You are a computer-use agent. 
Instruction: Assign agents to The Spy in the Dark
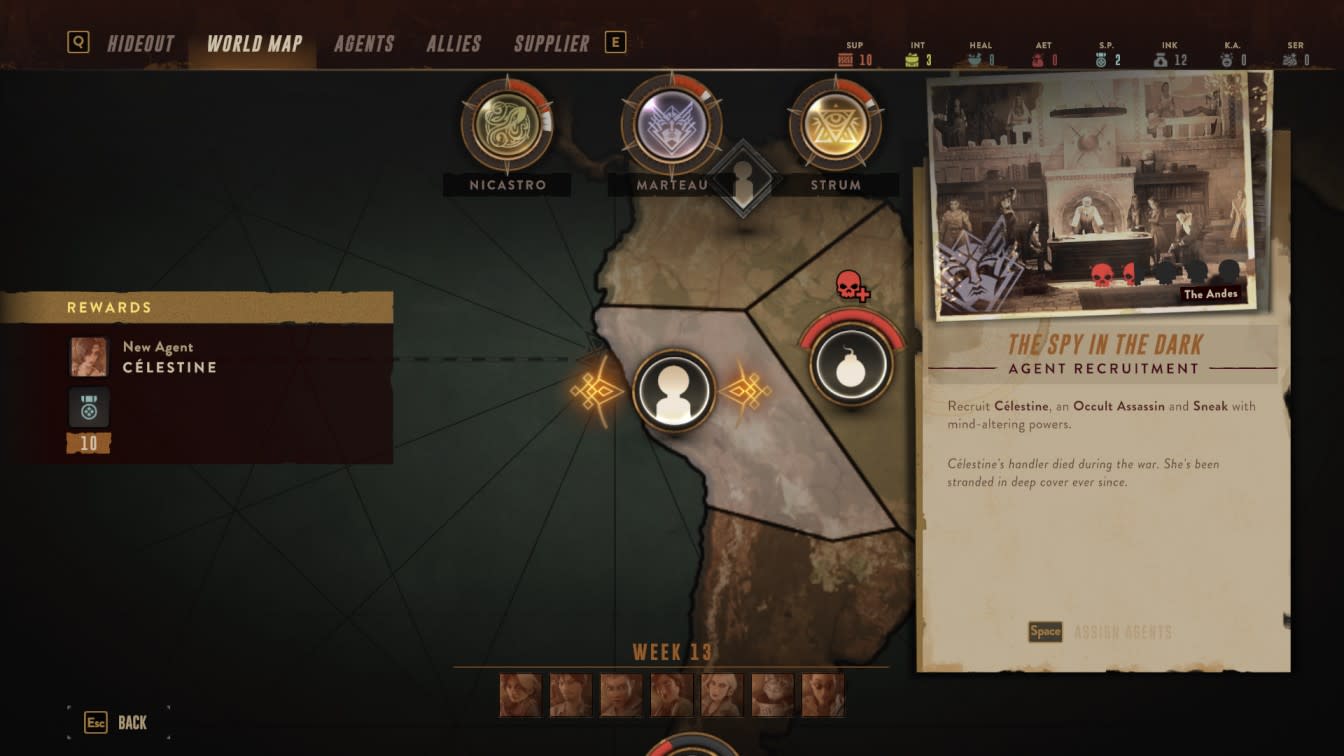click(1100, 632)
